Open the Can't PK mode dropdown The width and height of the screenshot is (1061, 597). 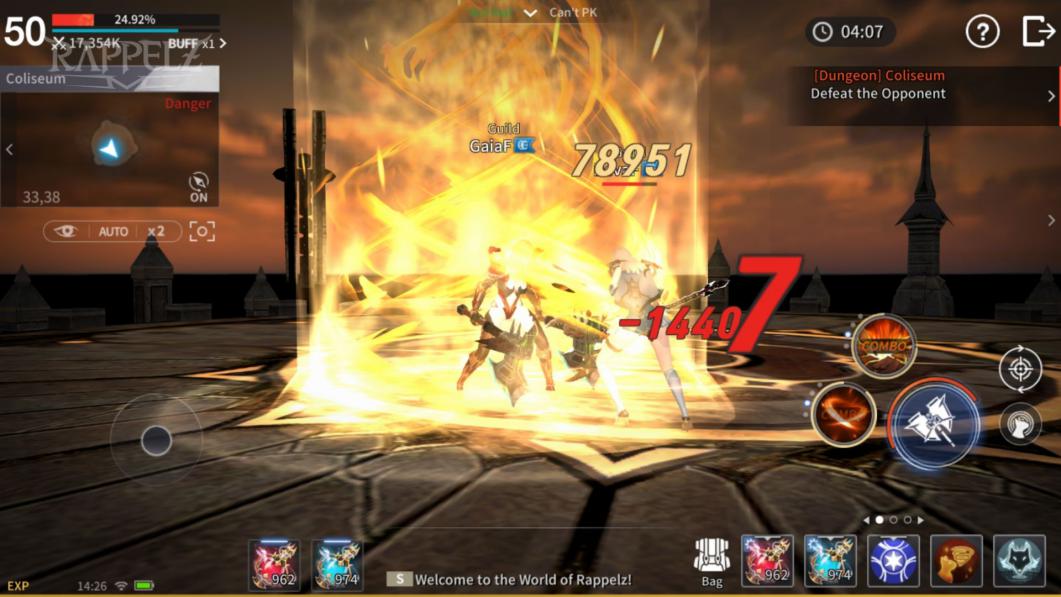click(x=530, y=13)
